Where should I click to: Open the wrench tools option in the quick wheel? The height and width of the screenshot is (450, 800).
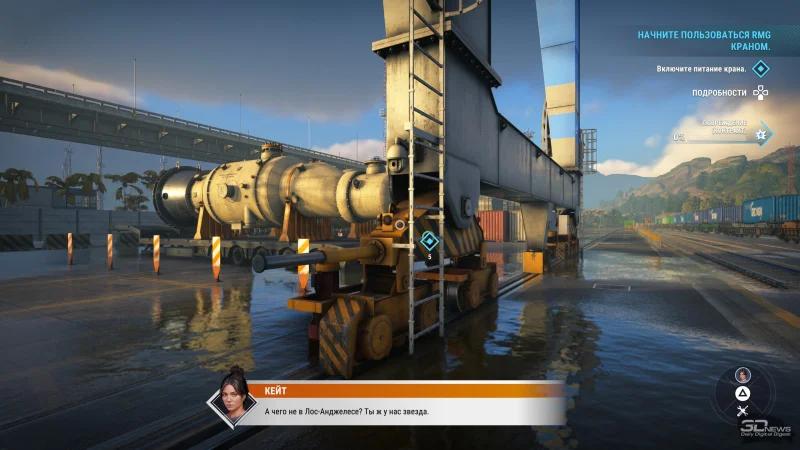(x=742, y=410)
